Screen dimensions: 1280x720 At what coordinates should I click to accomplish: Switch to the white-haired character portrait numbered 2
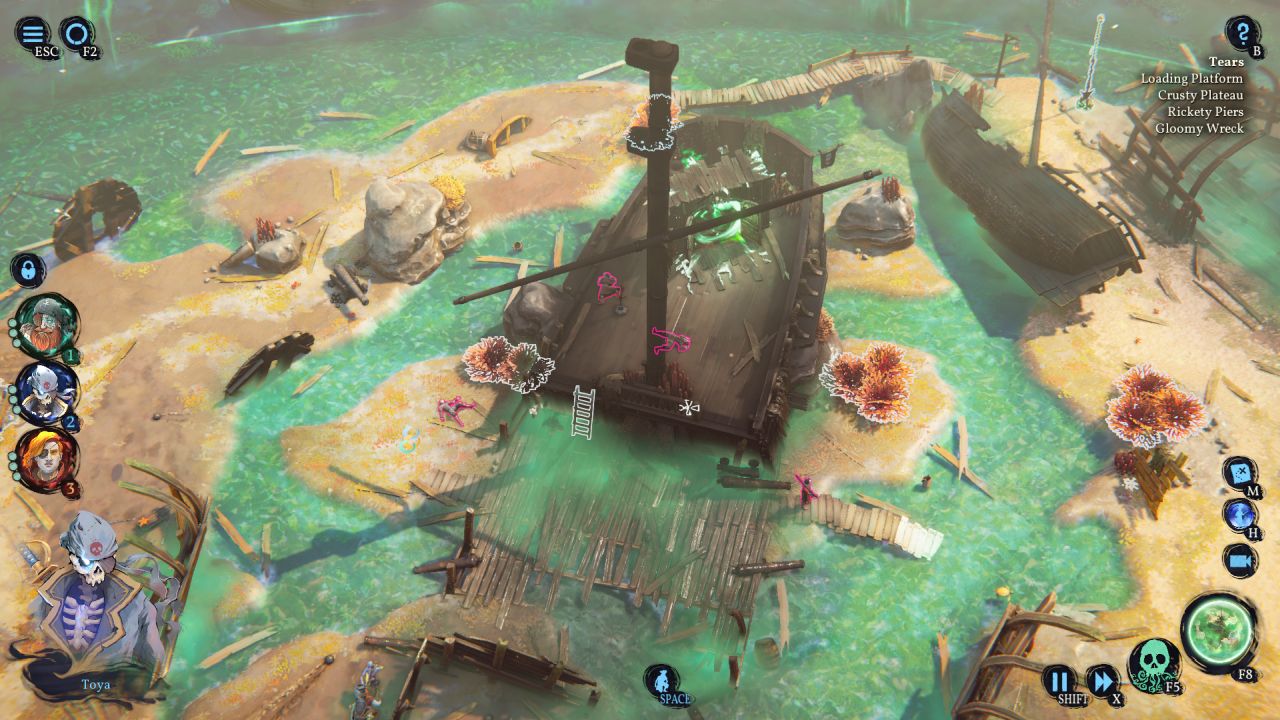[x=46, y=393]
